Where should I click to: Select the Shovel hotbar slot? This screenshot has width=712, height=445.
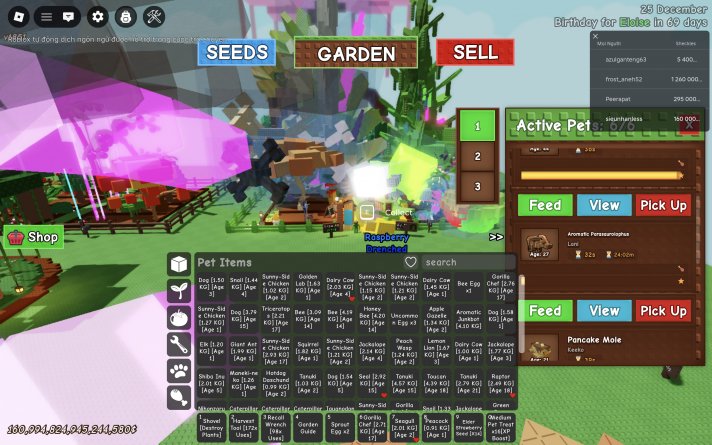tap(211, 427)
